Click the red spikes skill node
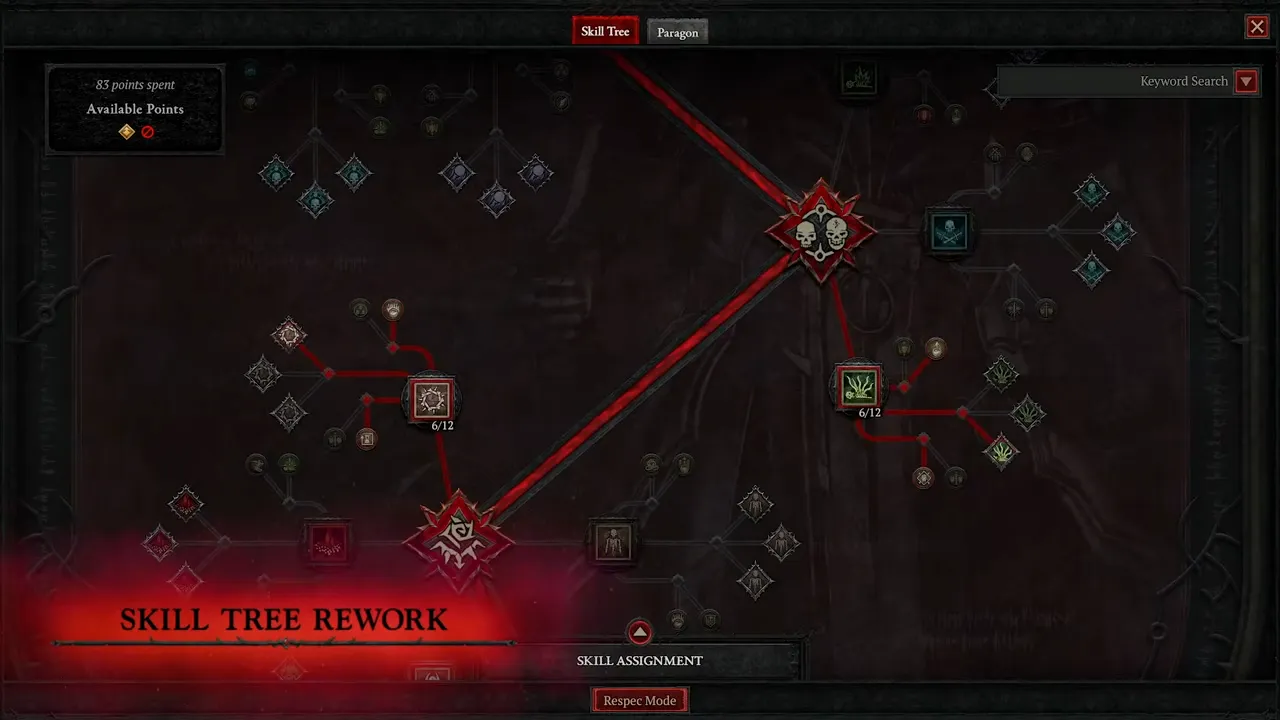 coord(327,542)
